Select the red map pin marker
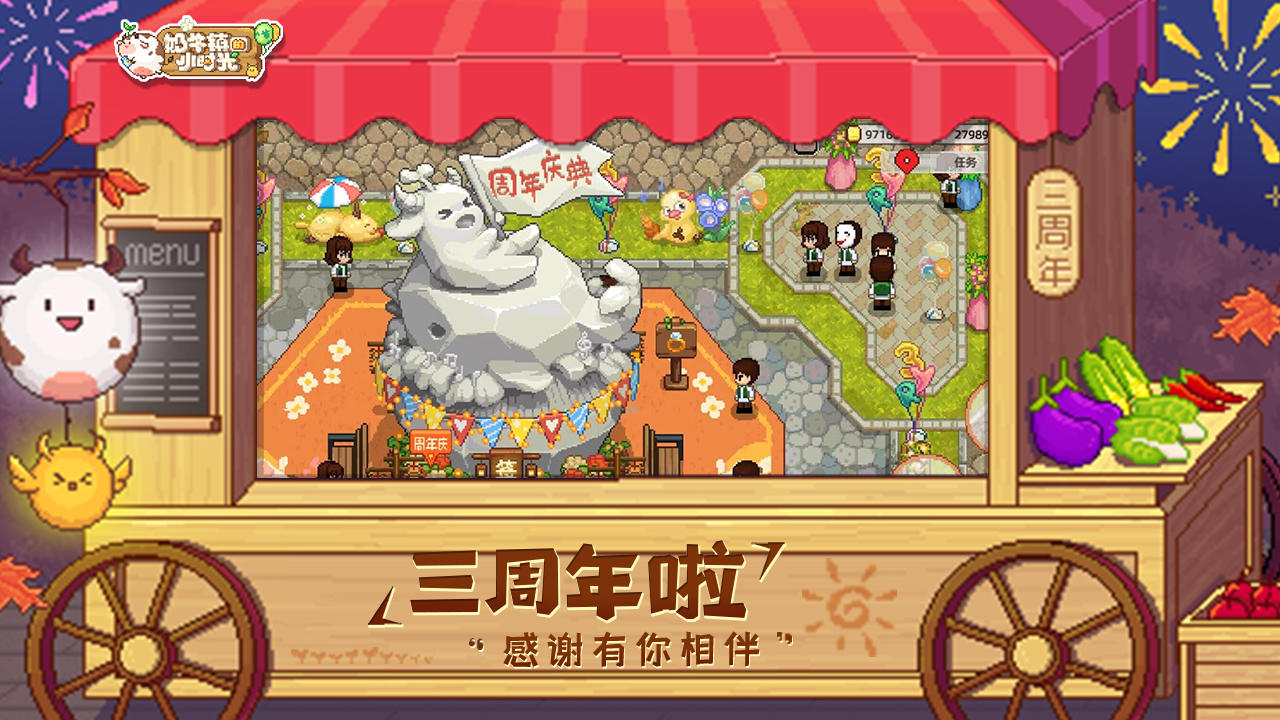The width and height of the screenshot is (1280, 720). [905, 158]
